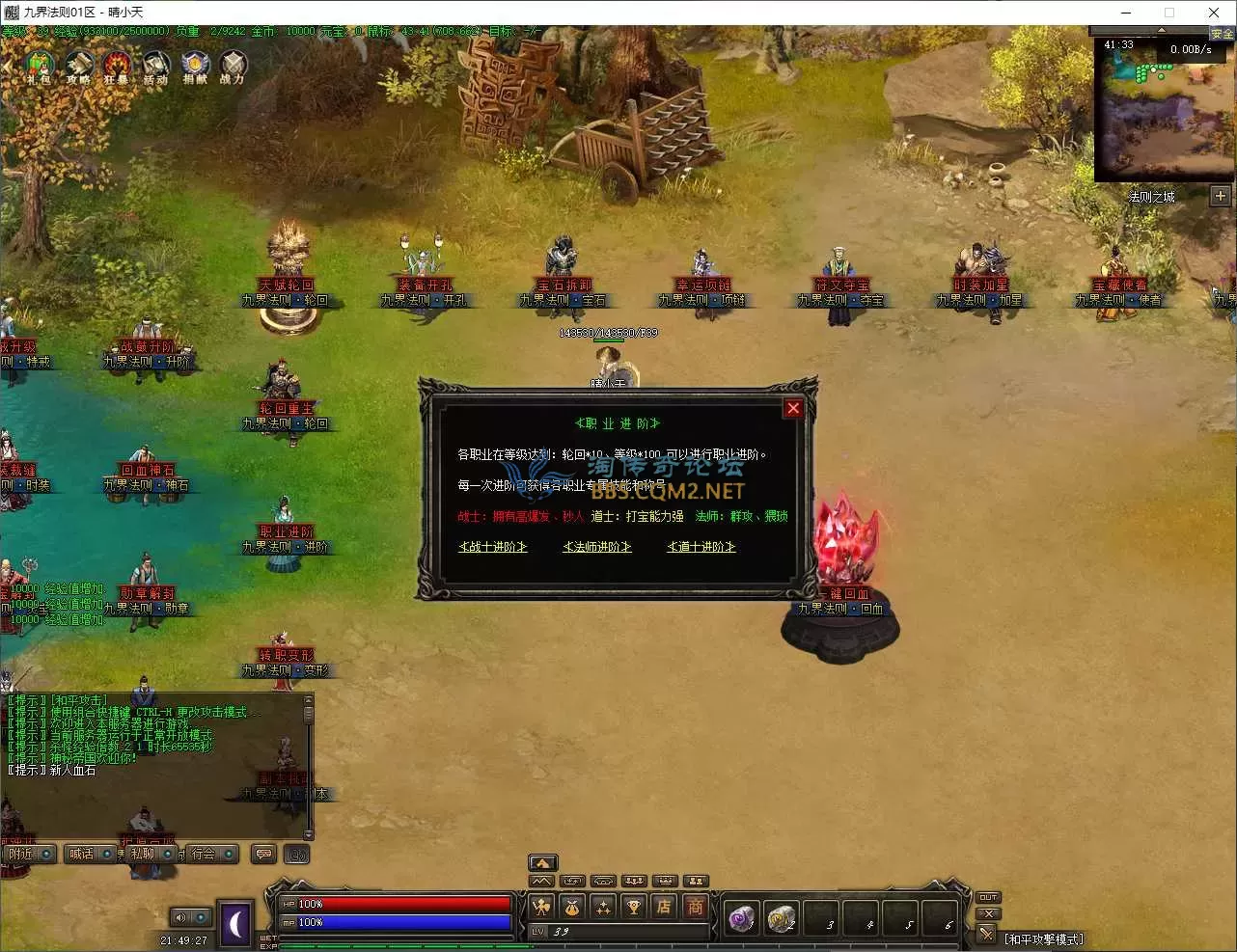
Task: Activate the 狂暴 berserk icon
Action: (117, 66)
